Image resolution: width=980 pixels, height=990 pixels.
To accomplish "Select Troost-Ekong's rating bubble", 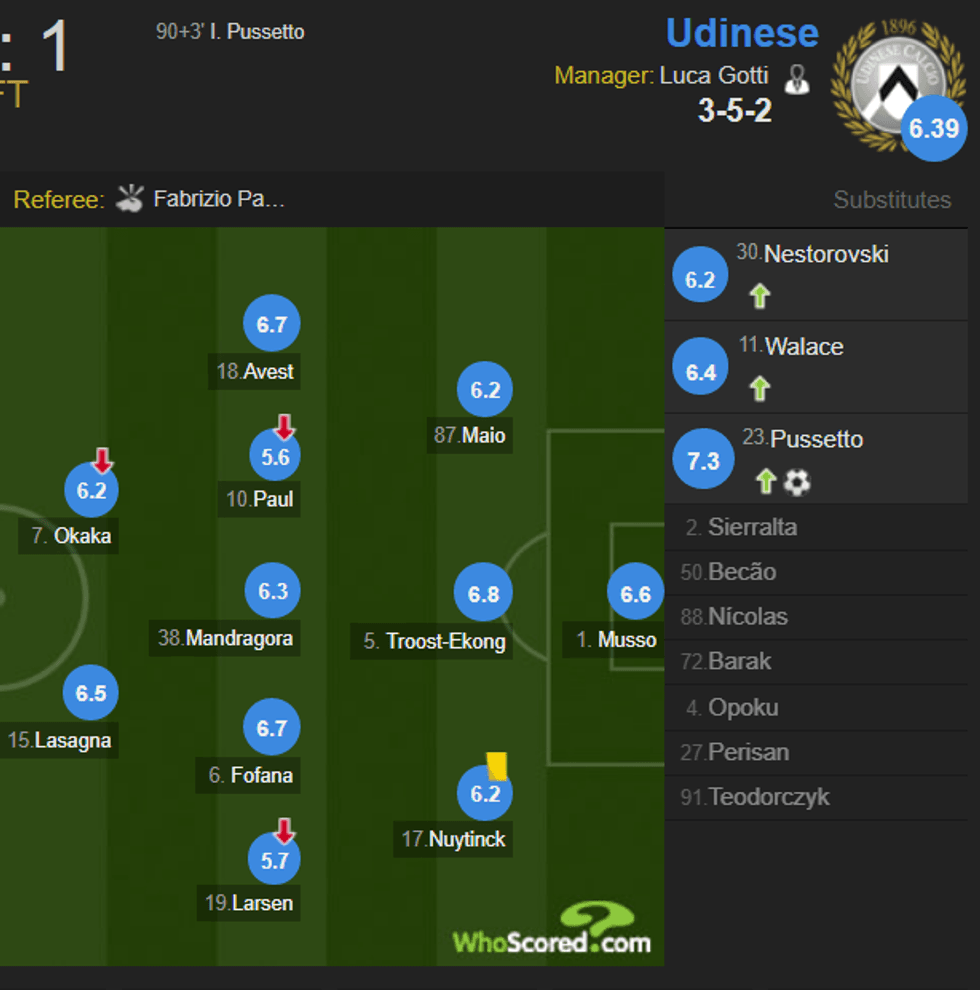I will 484,595.
